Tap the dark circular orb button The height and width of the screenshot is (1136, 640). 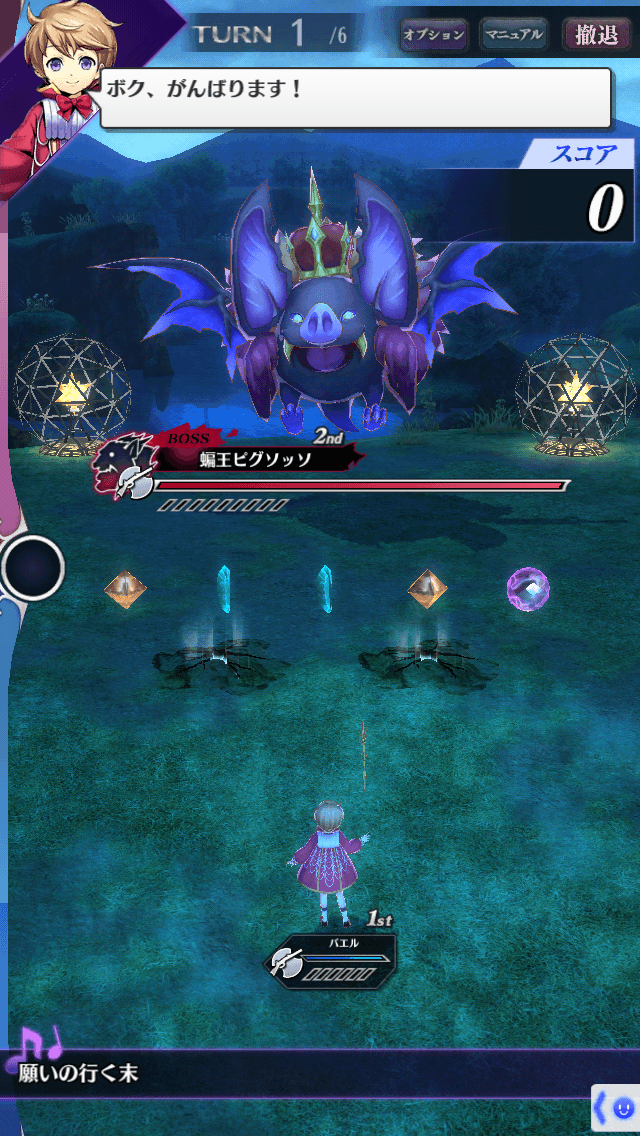click(33, 568)
